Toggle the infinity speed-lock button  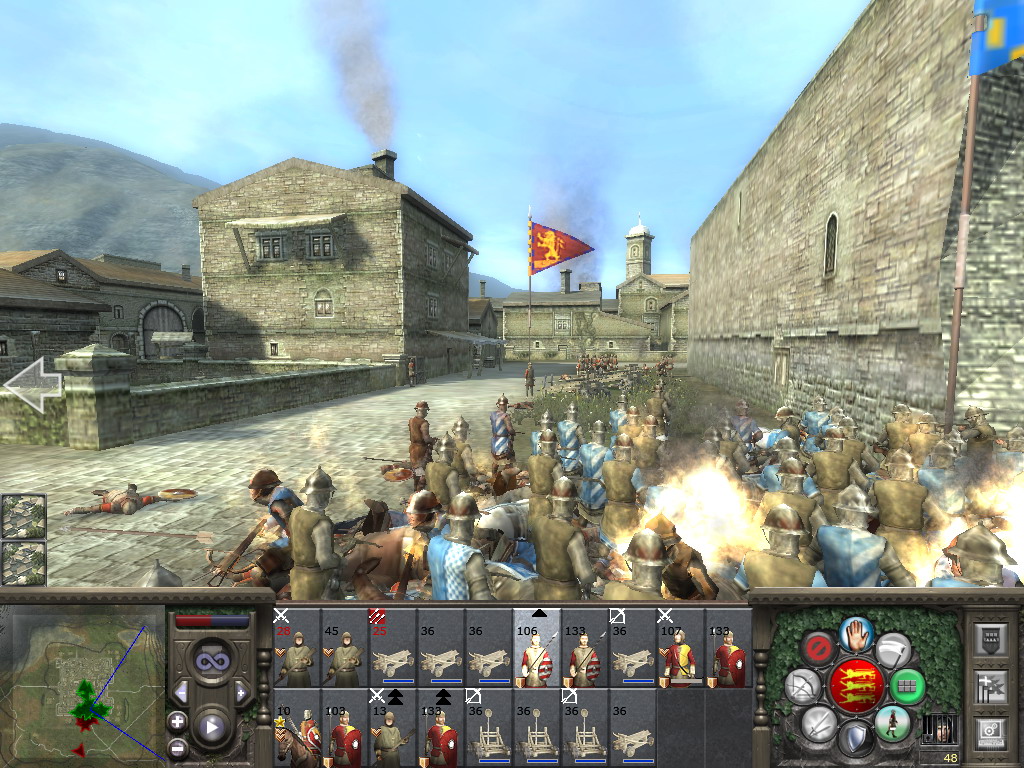point(211,660)
